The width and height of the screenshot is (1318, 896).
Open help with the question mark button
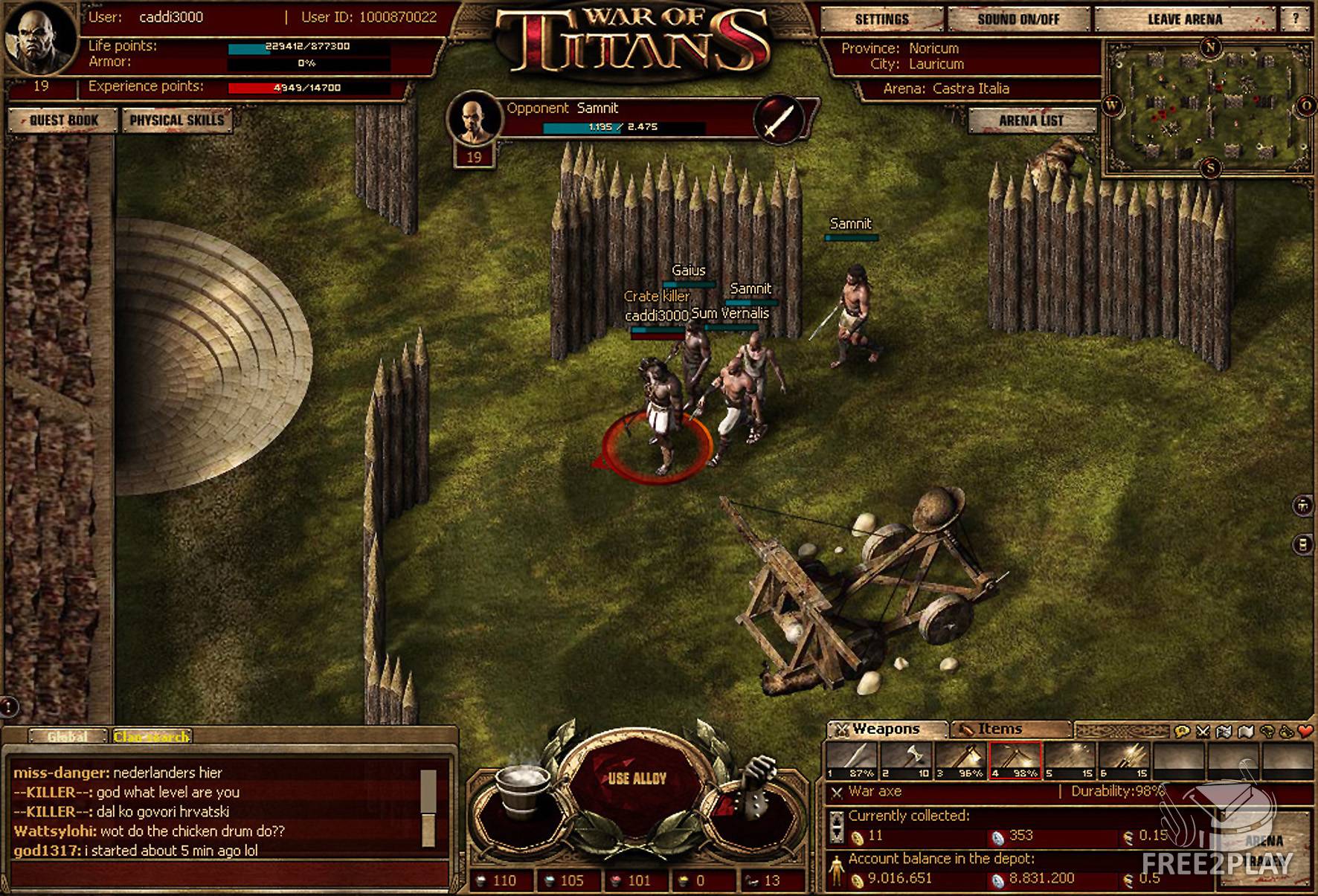1296,19
